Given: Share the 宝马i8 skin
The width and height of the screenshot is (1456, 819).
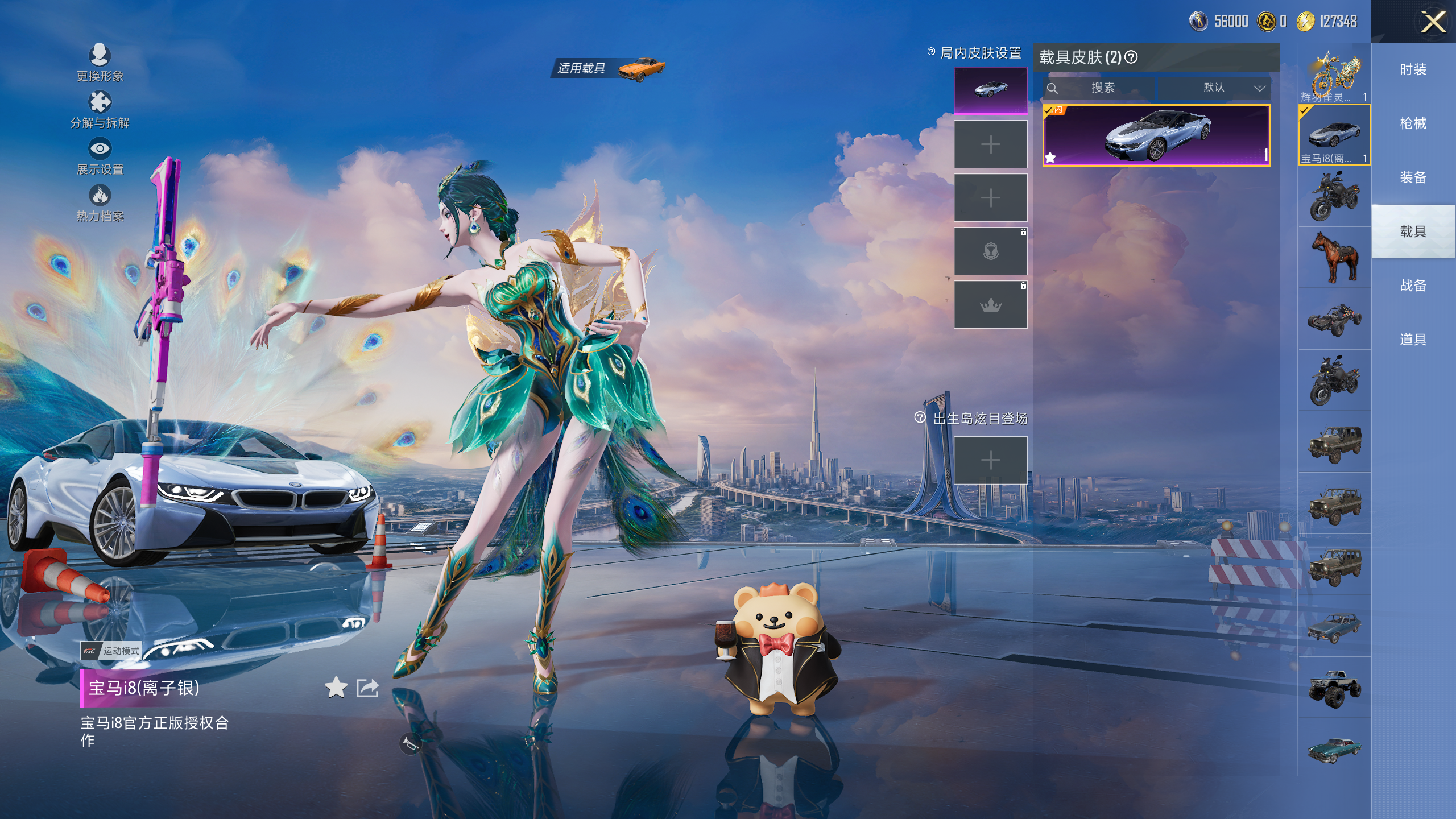Looking at the screenshot, I should coord(367,688).
